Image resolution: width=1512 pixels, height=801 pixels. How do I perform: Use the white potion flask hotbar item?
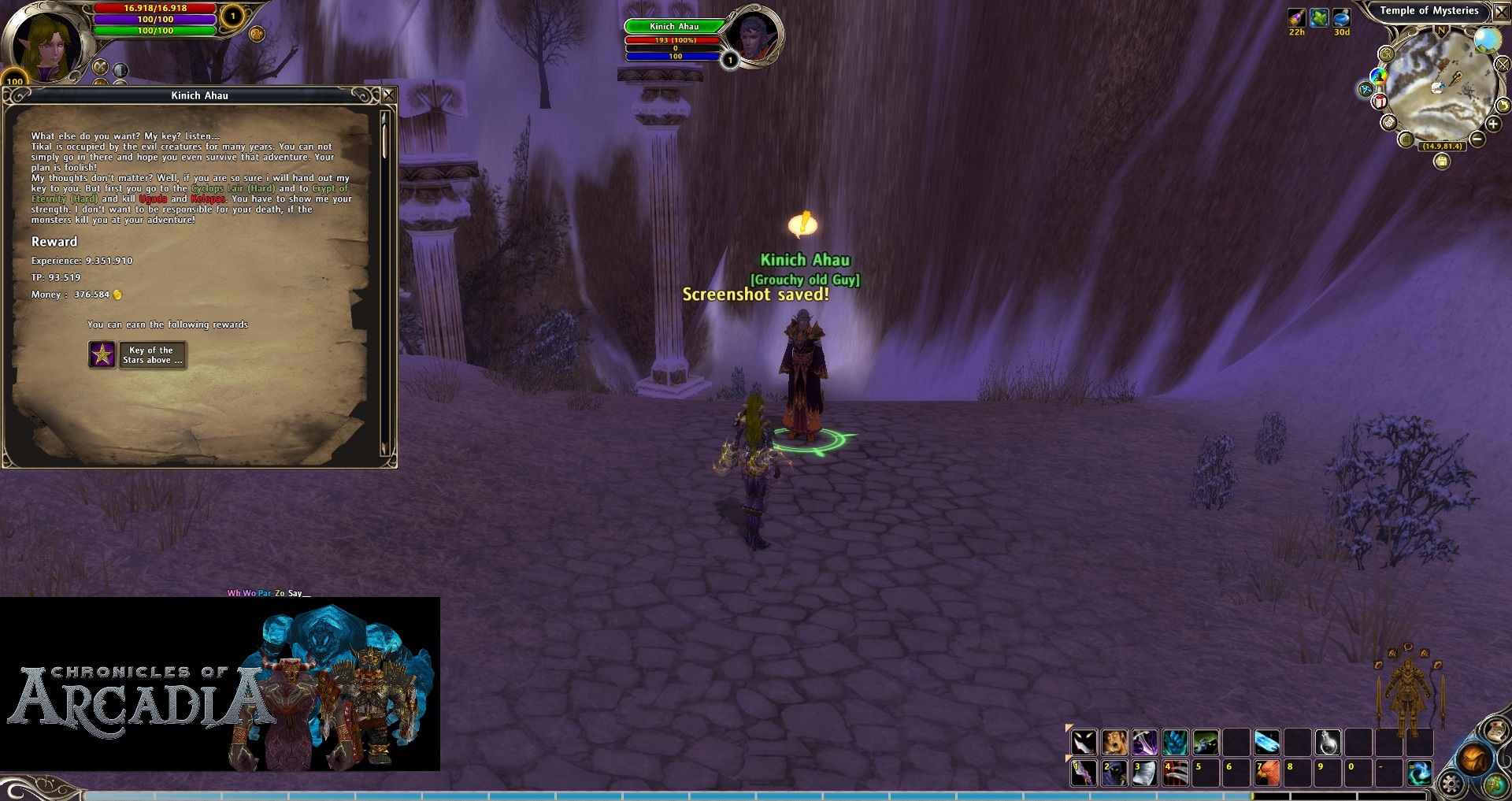[x=1329, y=742]
